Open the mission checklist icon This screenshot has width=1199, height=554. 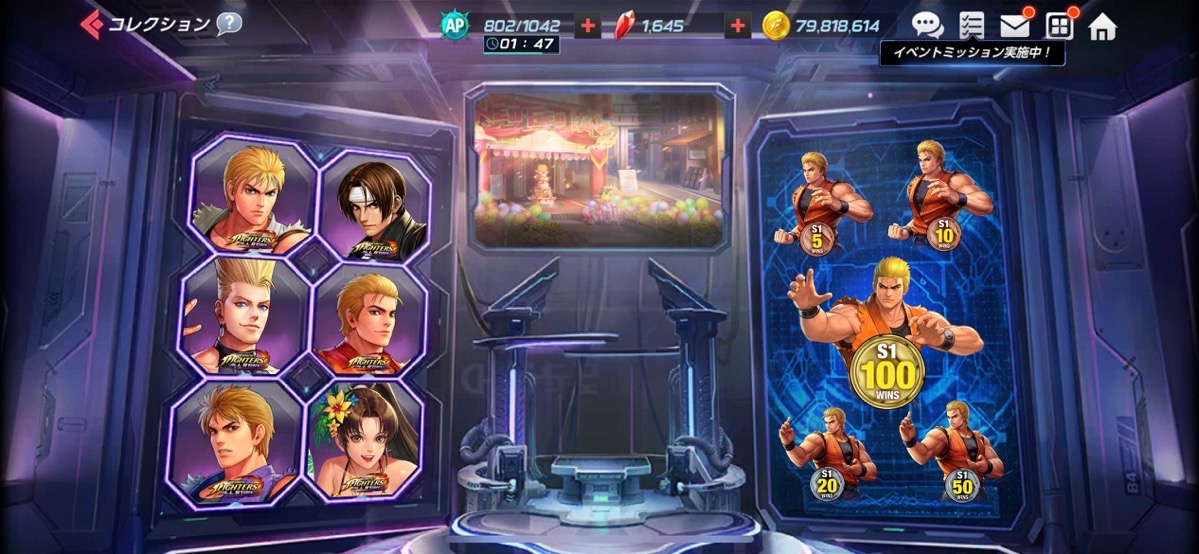pyautogui.click(x=971, y=26)
